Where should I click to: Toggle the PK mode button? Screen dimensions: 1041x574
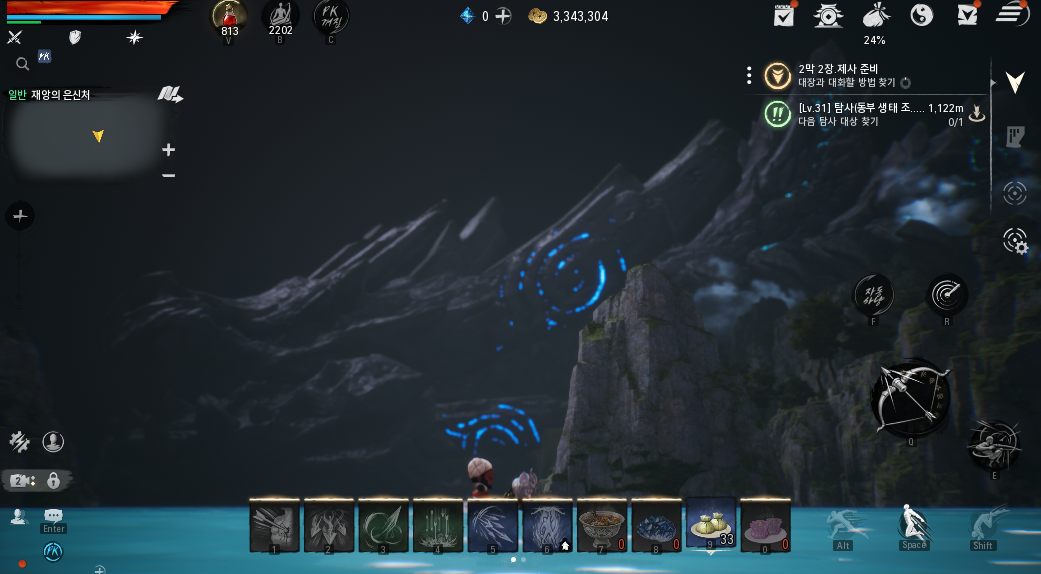(x=331, y=18)
